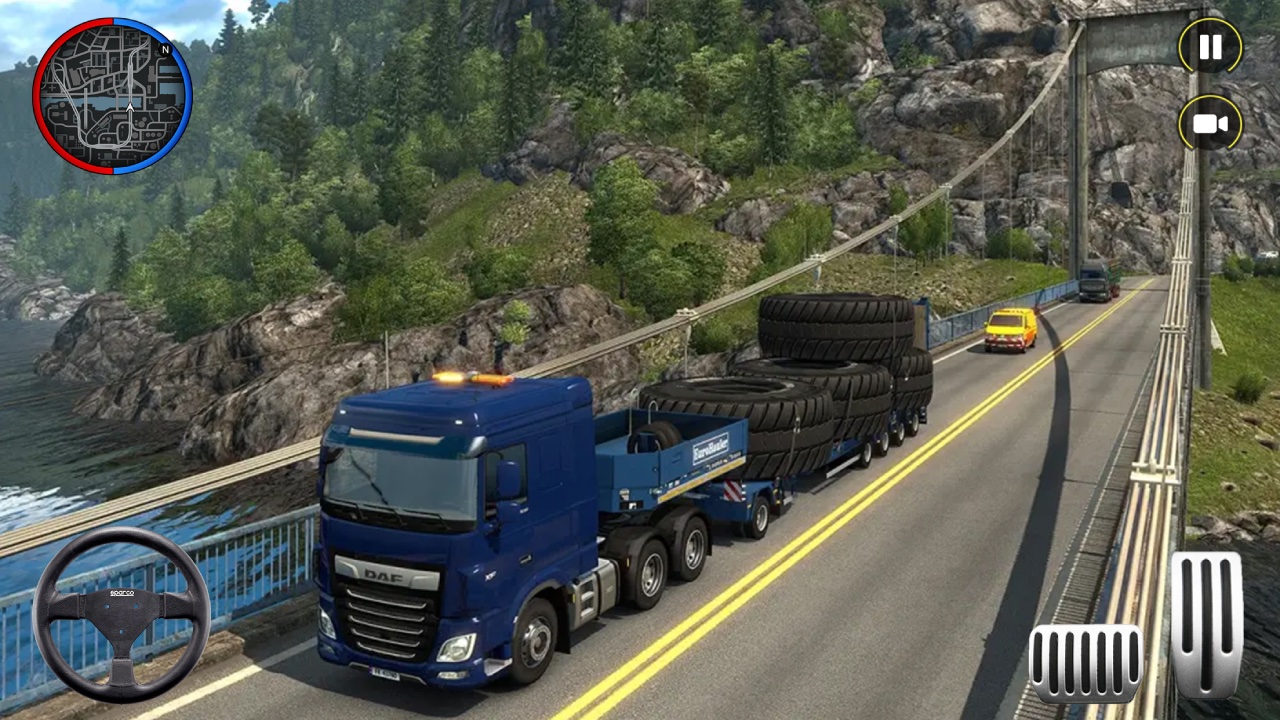Toggle pause using the circular pause control
The width and height of the screenshot is (1280, 720).
coord(1209,47)
